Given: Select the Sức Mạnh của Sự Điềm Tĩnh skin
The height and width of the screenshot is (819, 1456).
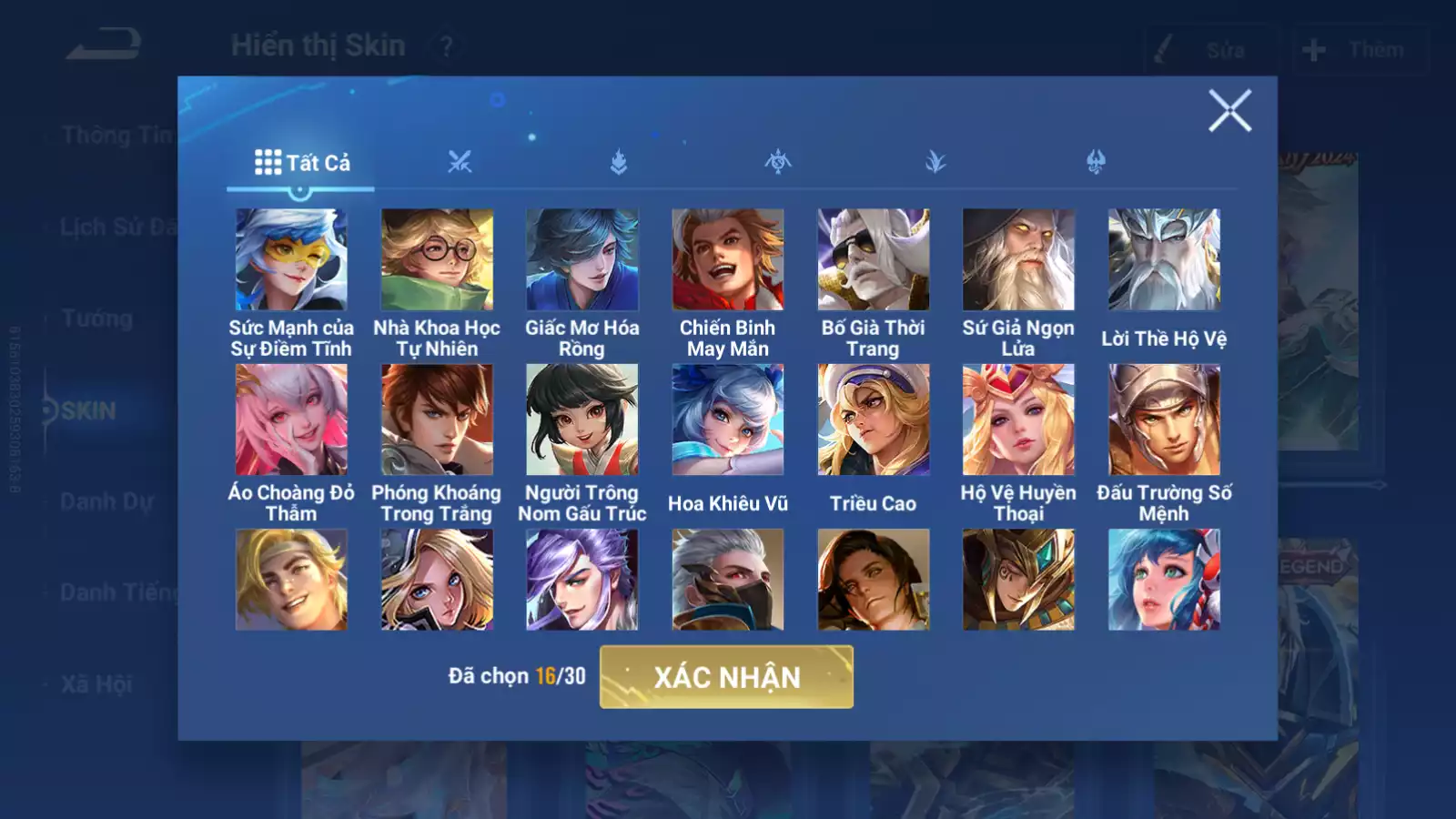Looking at the screenshot, I should click(291, 260).
